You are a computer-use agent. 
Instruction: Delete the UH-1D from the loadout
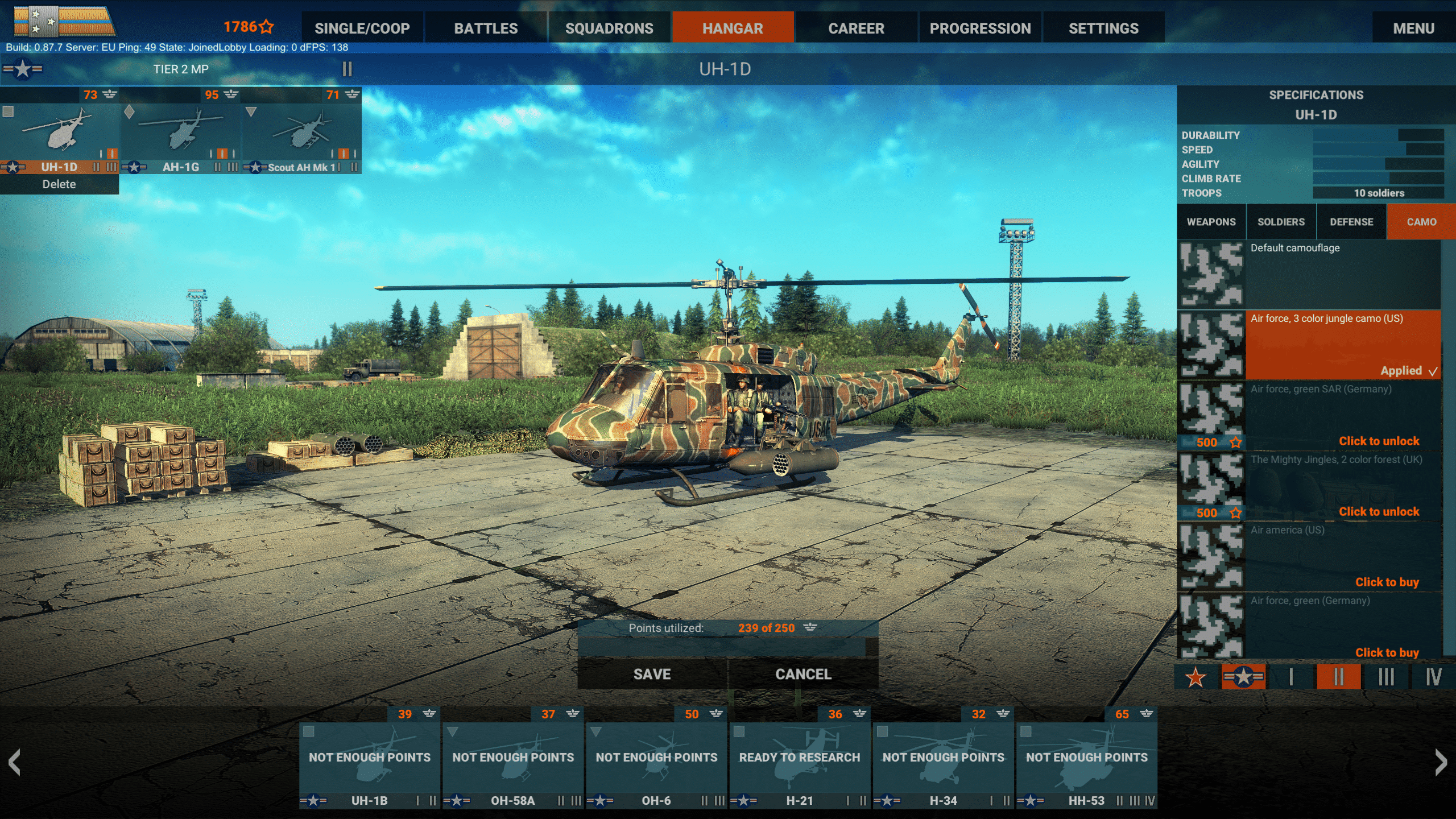click(59, 184)
